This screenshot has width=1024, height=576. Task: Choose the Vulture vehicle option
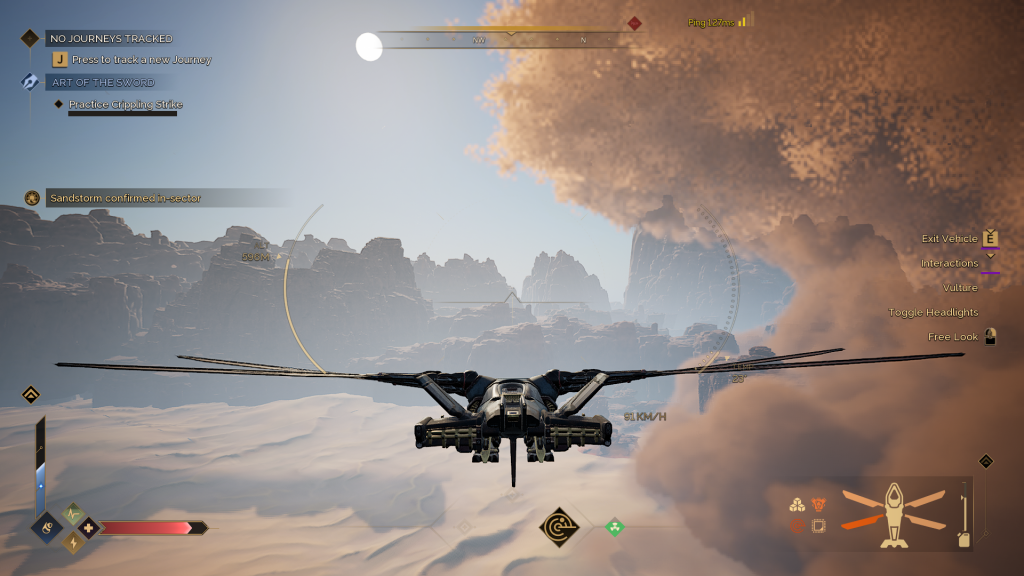coord(960,288)
